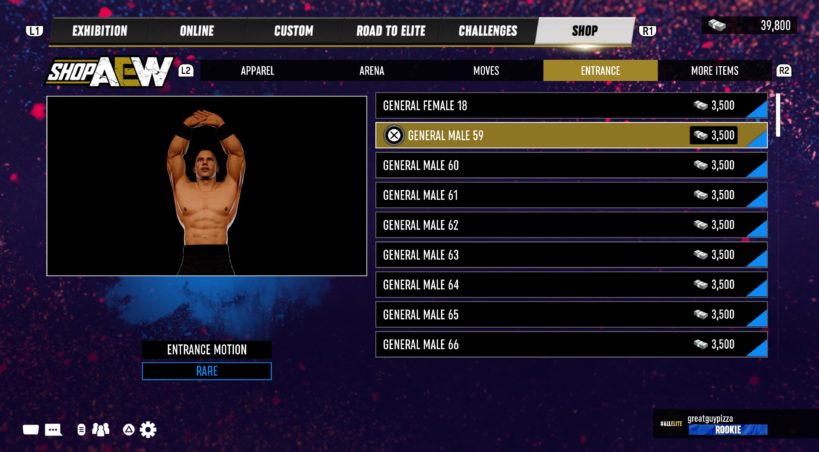
Task: Pick General Male 62 entrance motion
Action: point(570,225)
